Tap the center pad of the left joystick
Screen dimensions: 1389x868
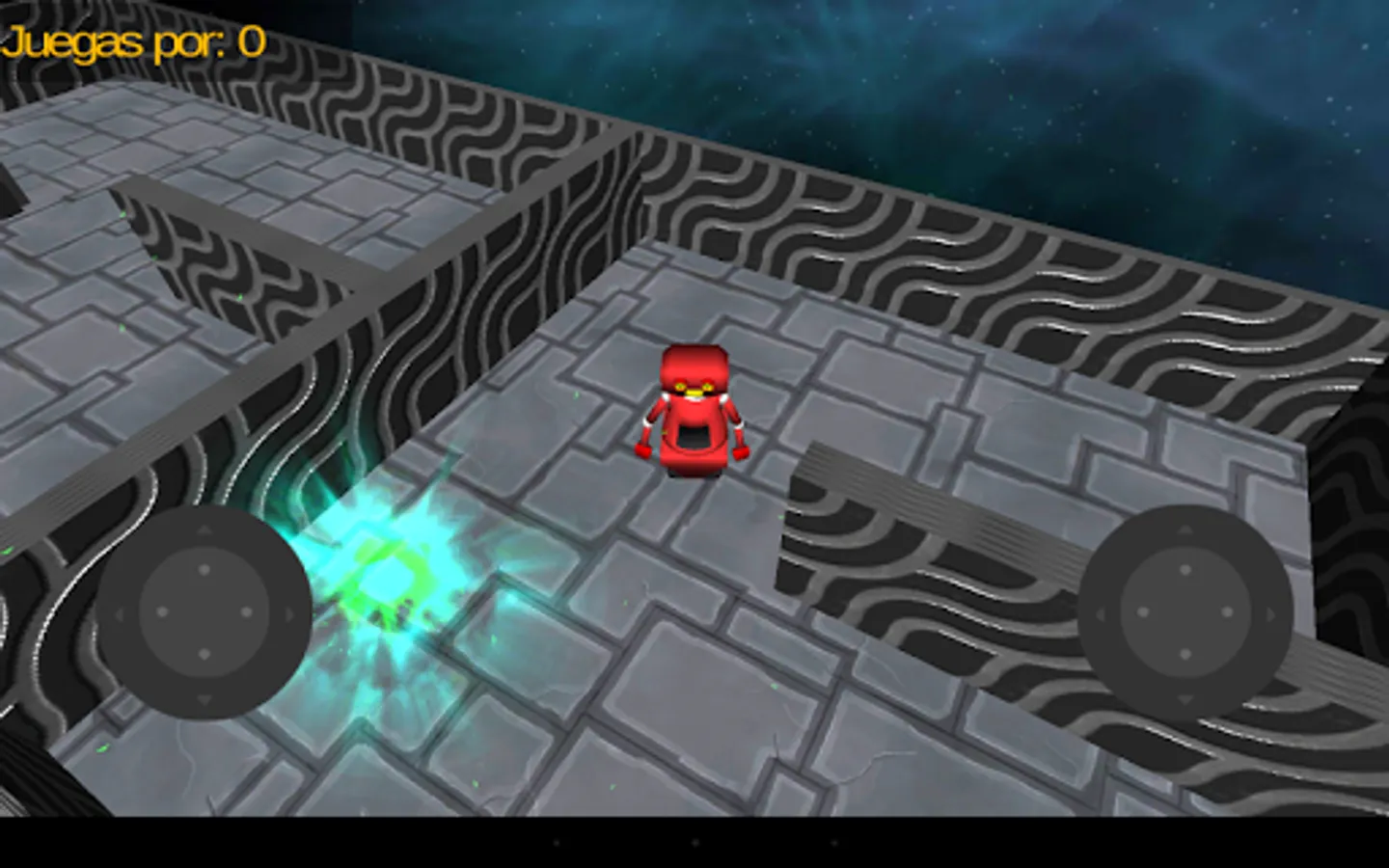pos(203,612)
